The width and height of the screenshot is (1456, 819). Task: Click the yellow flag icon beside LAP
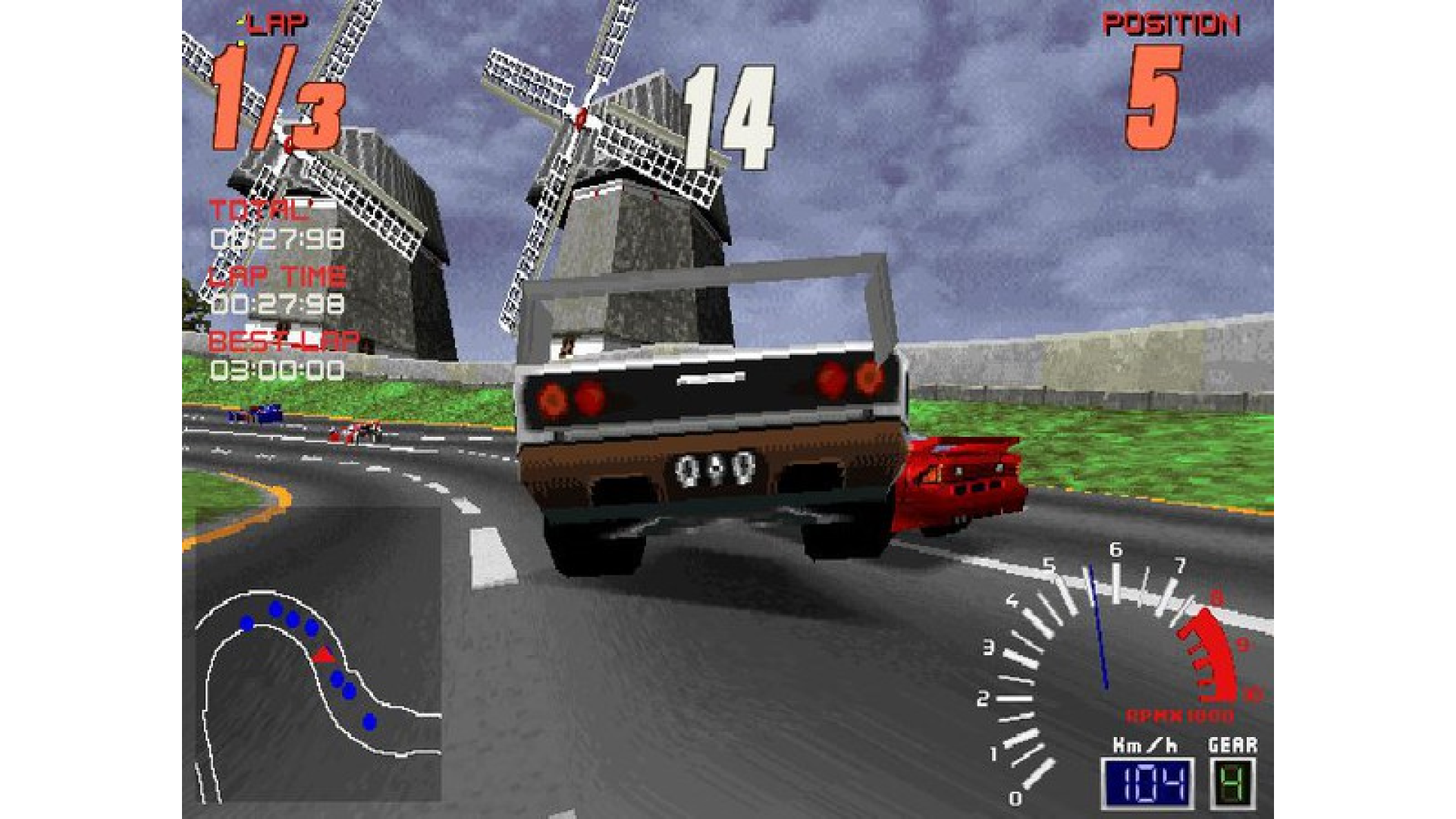point(241,19)
